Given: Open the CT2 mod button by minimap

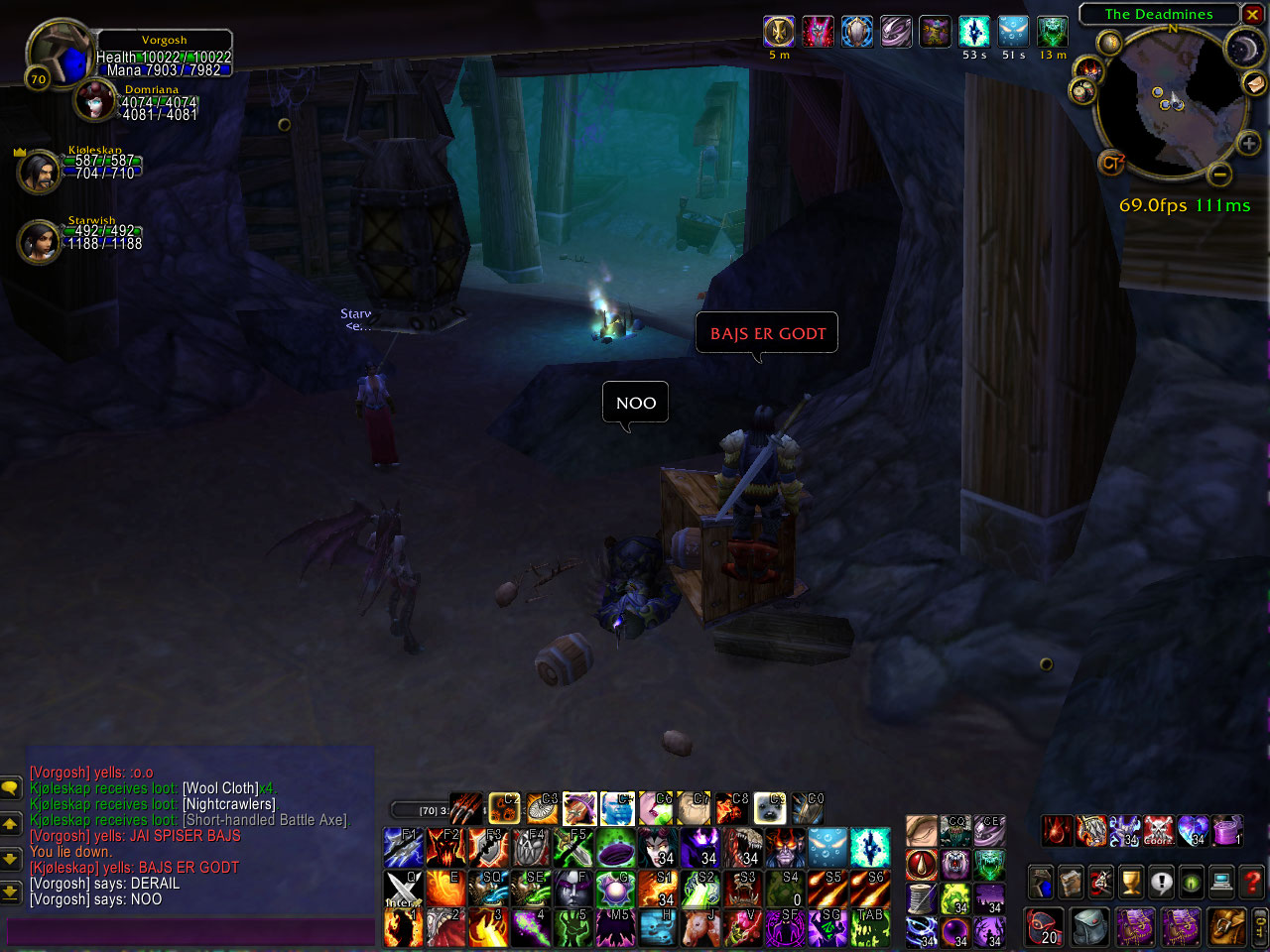Looking at the screenshot, I should point(1111,163).
